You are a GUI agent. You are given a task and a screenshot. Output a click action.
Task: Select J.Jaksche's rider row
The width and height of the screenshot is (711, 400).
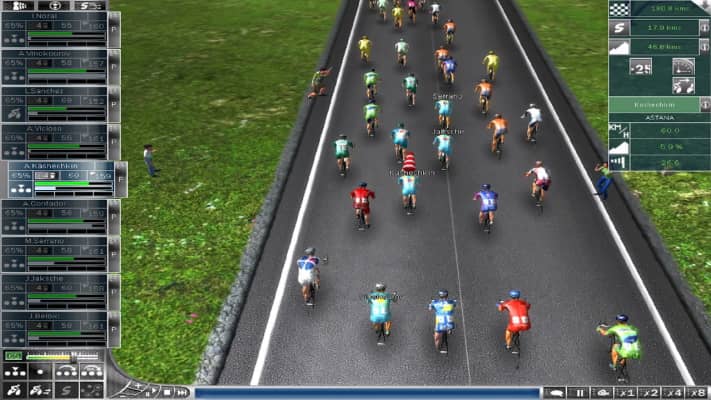(55, 278)
